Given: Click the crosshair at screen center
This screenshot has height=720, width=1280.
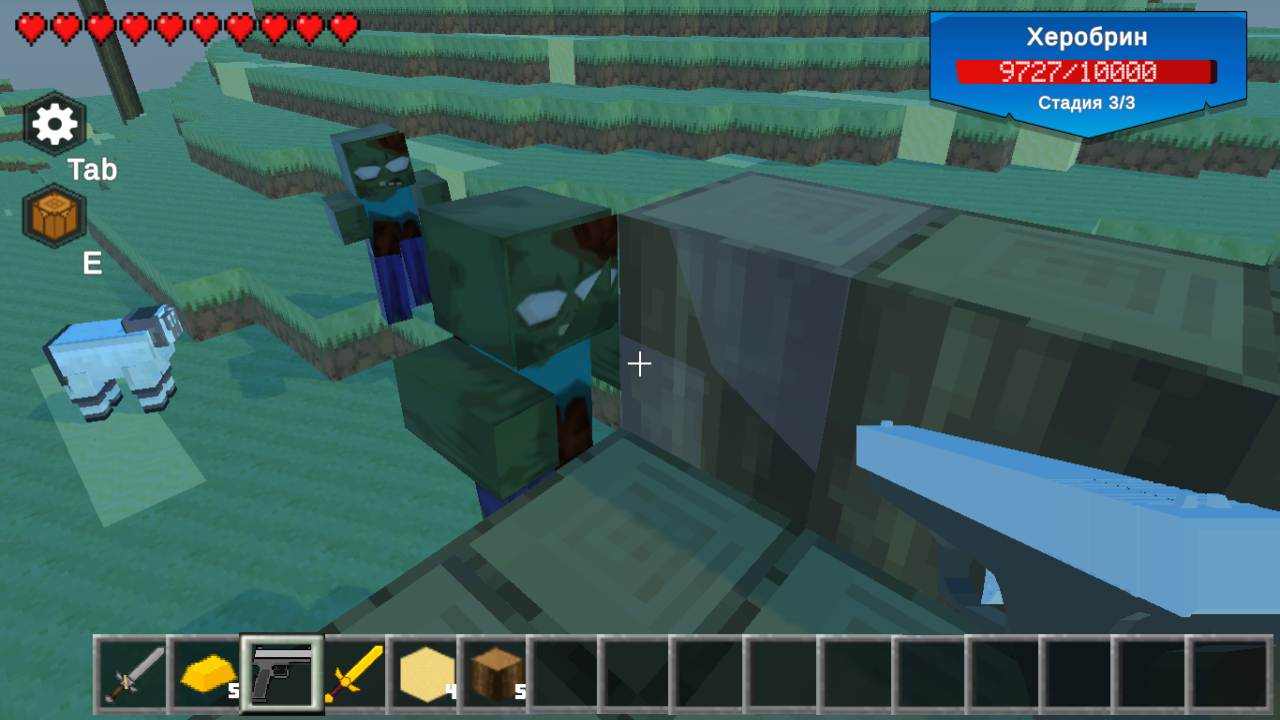Looking at the screenshot, I should 640,364.
